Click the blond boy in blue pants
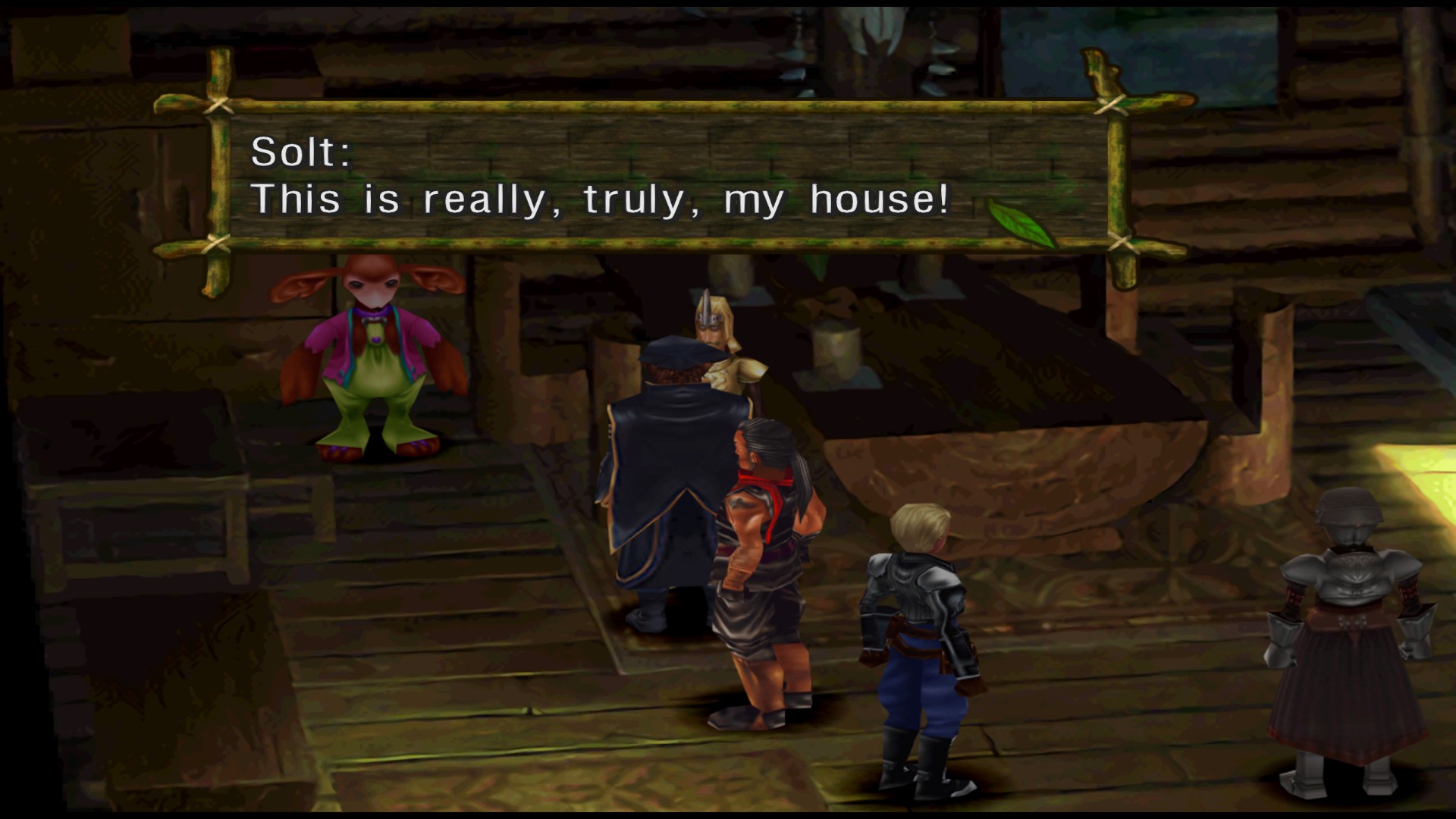This screenshot has width=1456, height=819. click(920, 629)
